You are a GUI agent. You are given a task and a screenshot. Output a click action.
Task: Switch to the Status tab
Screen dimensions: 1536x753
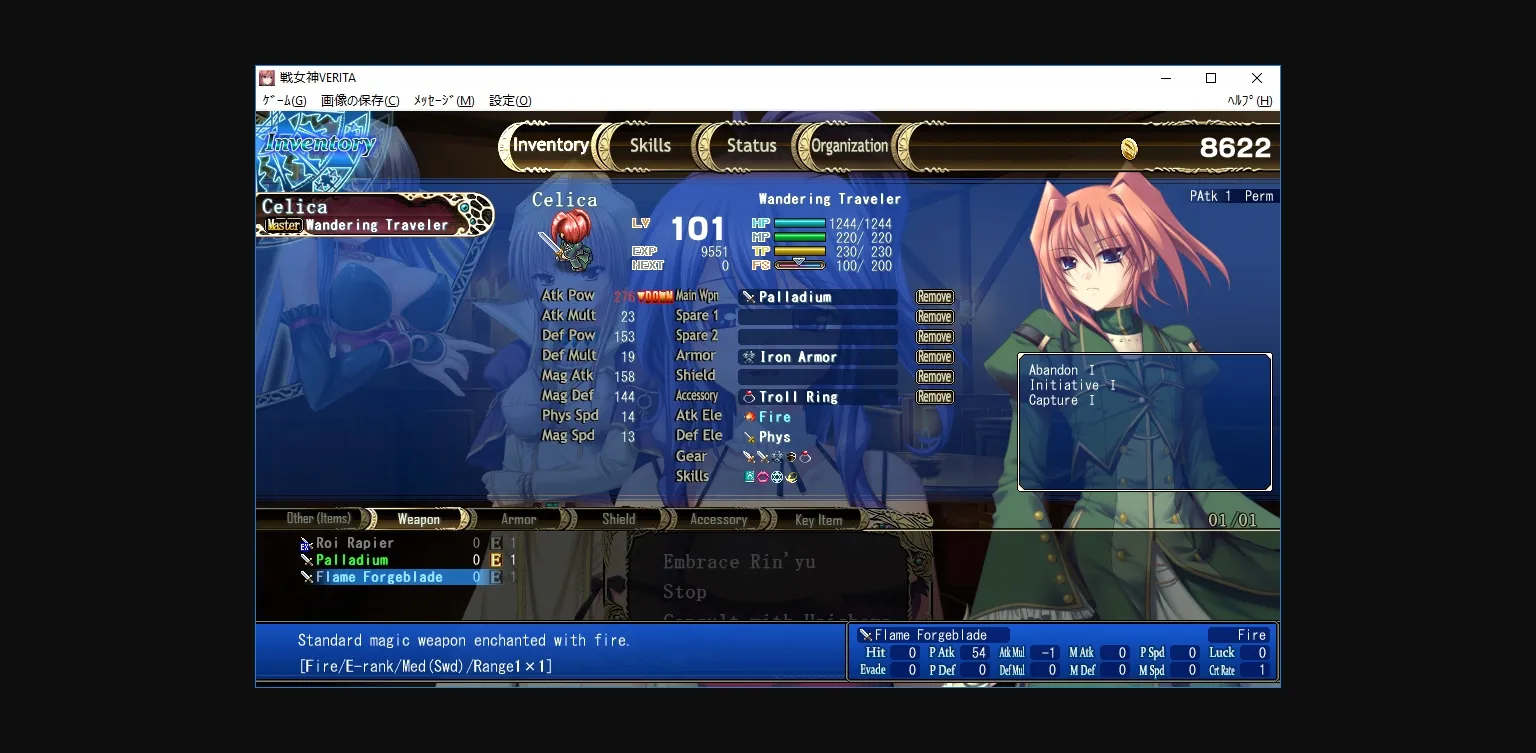point(751,146)
